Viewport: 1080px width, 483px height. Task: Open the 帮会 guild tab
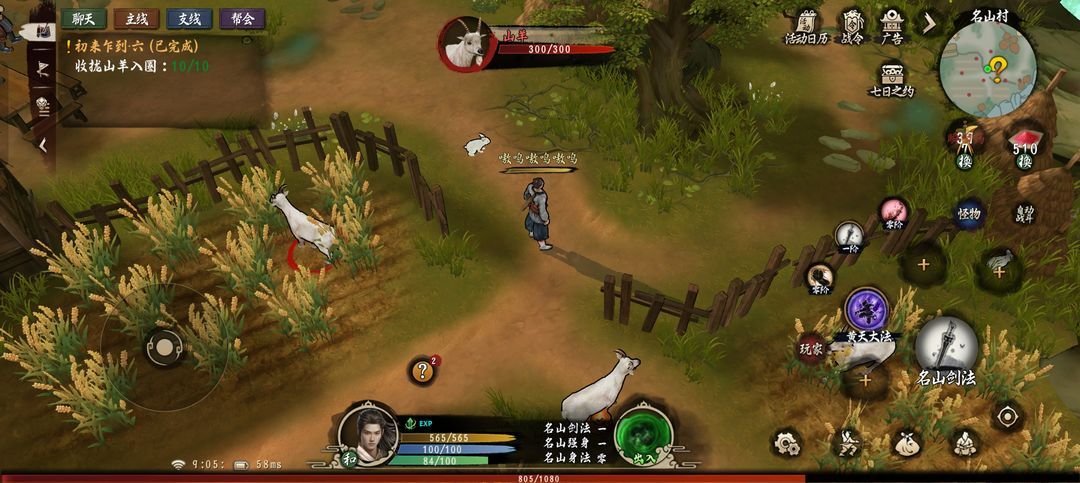coord(241,18)
